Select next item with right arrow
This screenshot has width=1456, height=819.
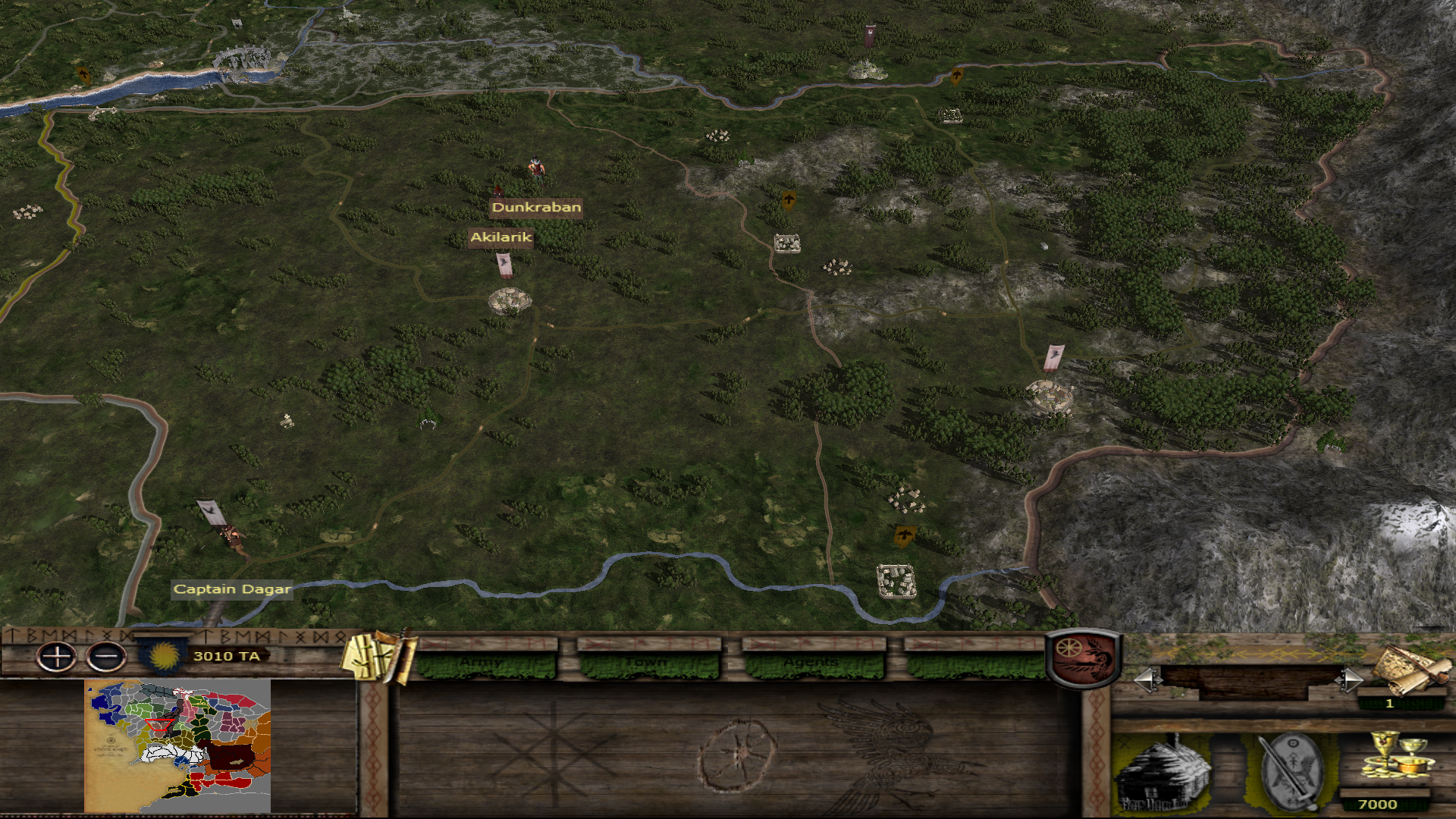(1348, 679)
